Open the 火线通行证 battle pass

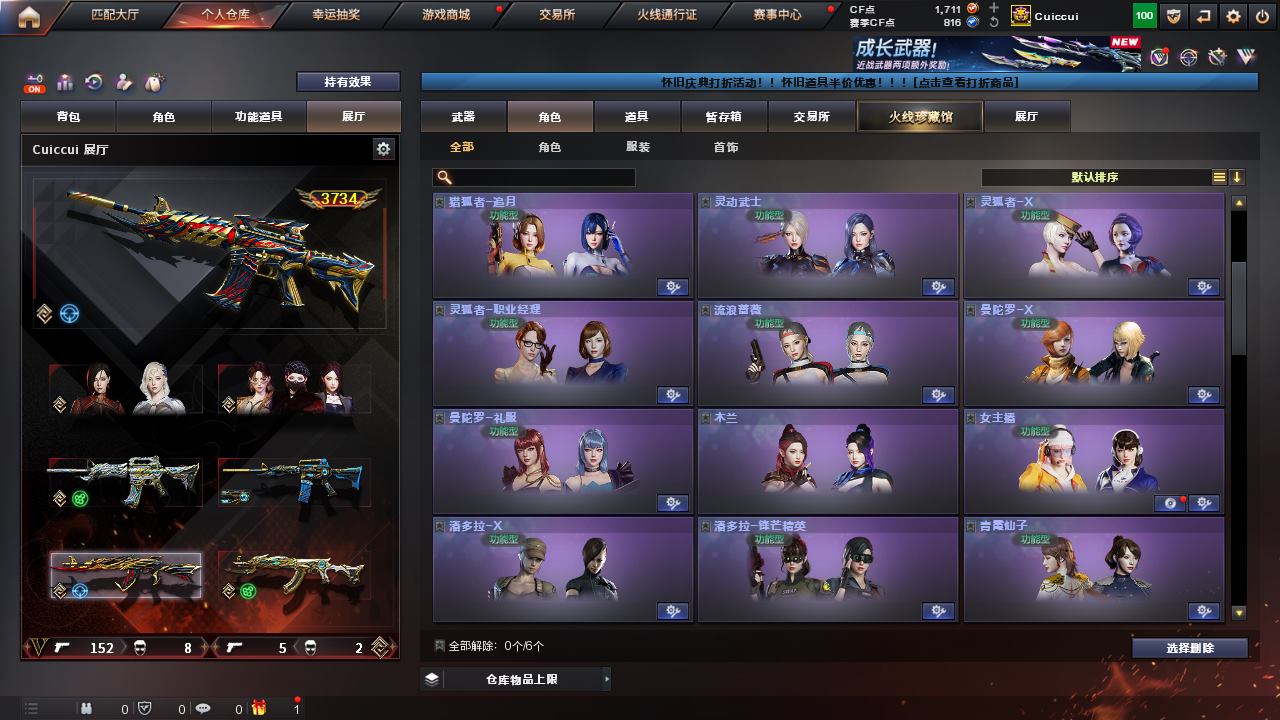click(667, 15)
